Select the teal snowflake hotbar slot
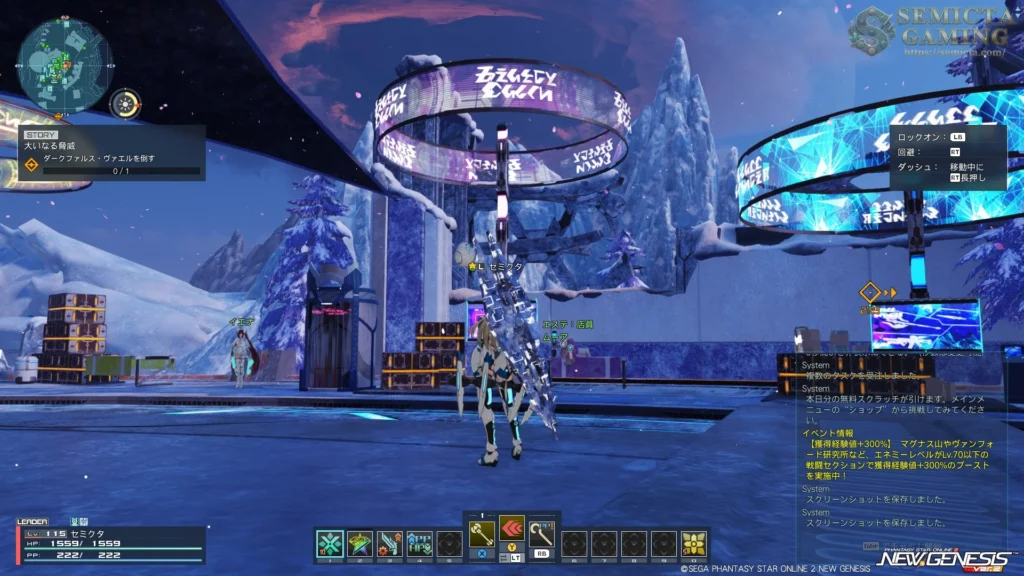Viewport: 1024px width, 576px height. (x=330, y=543)
